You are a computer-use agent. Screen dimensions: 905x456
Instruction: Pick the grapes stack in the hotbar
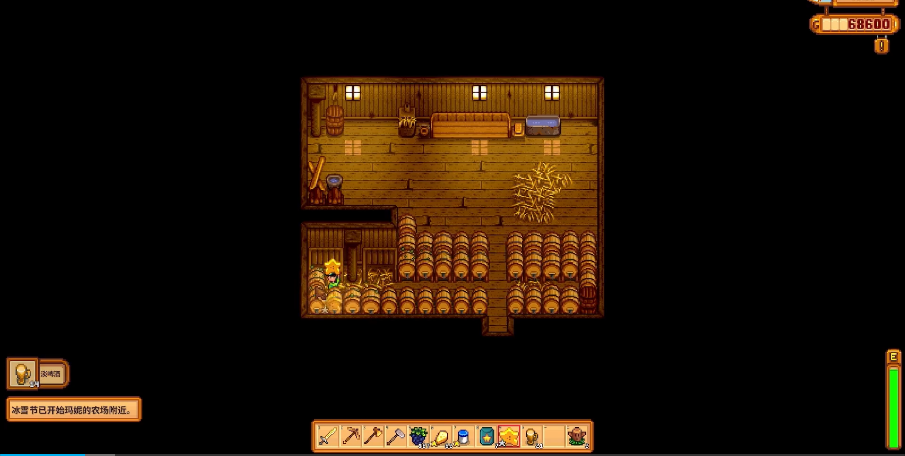(418, 436)
